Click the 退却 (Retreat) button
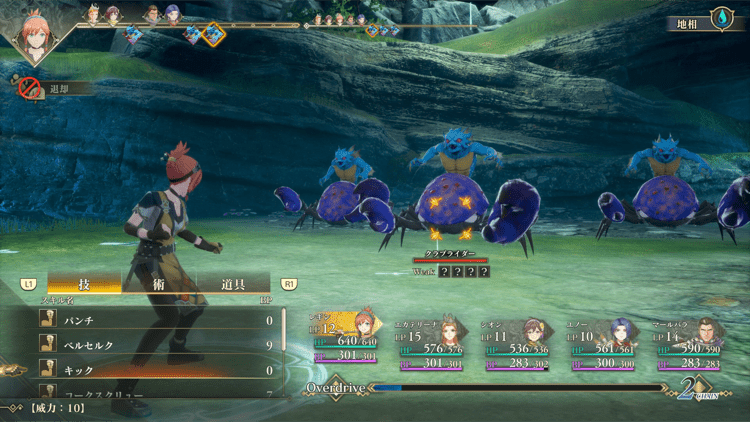Image resolution: width=750 pixels, height=422 pixels. (x=55, y=88)
